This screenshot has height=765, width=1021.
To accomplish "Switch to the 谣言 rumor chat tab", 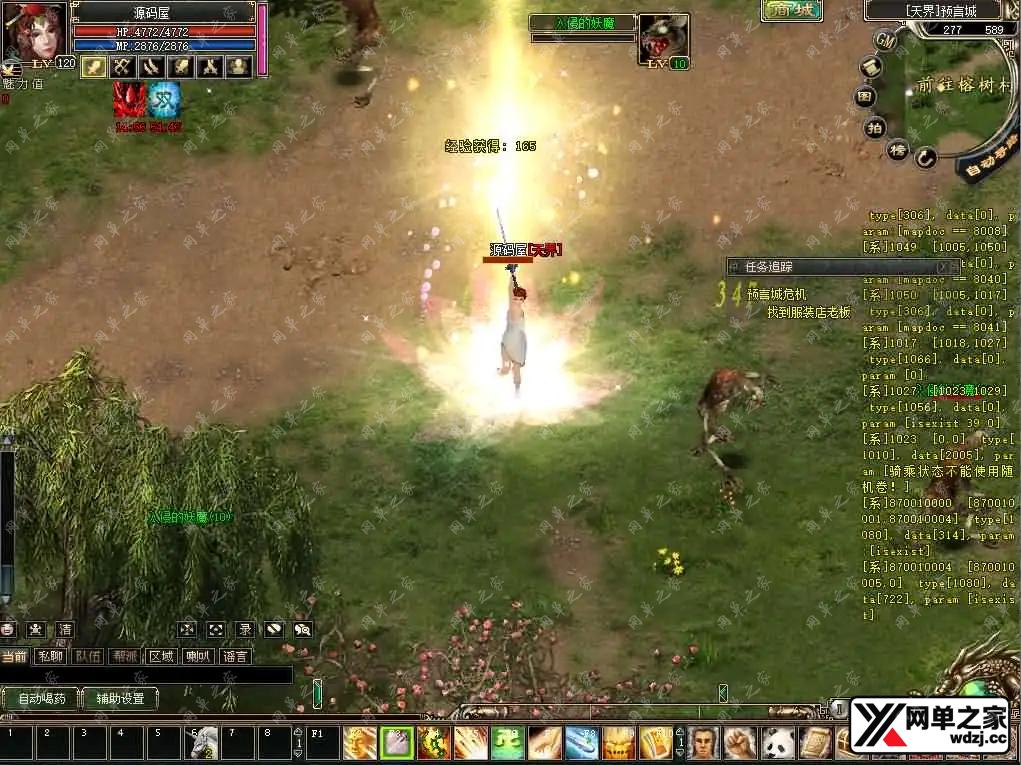I will pos(236,657).
